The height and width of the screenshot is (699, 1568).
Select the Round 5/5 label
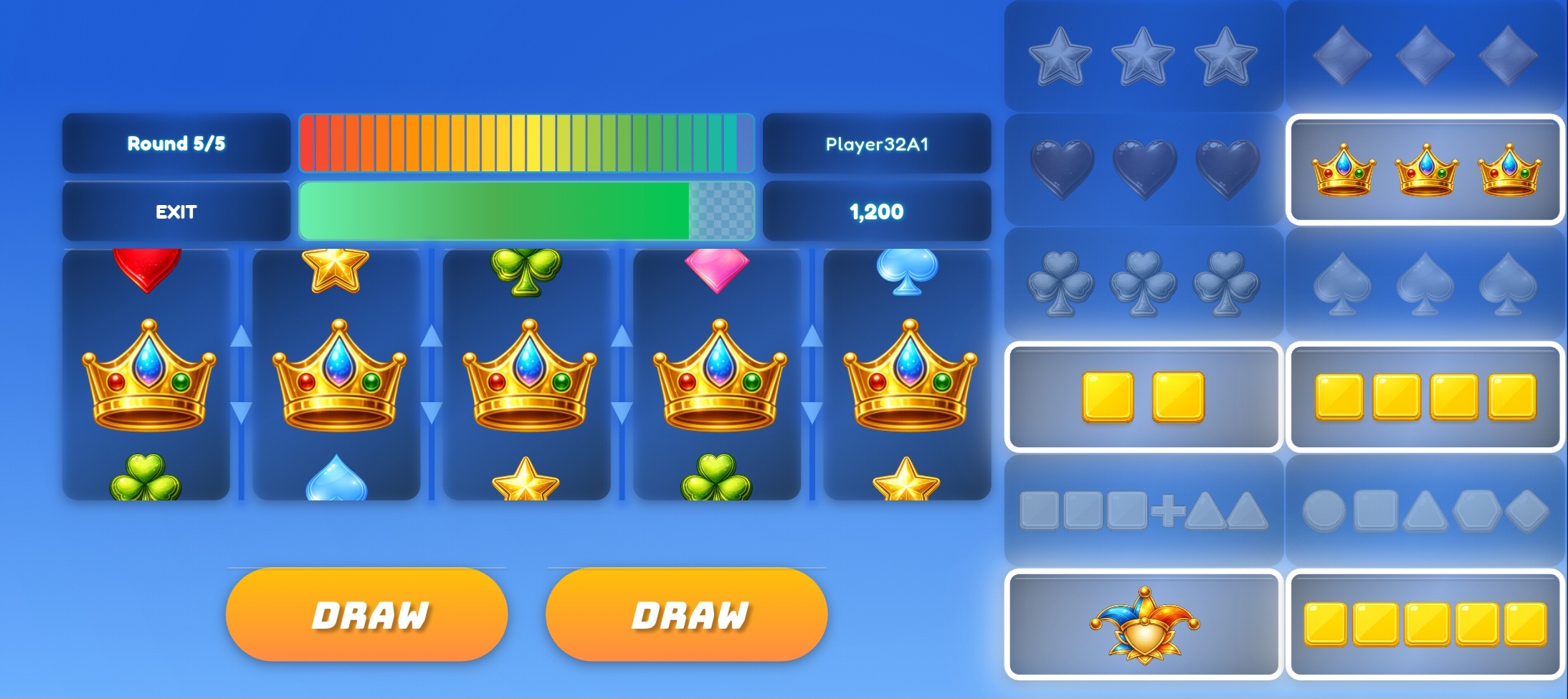176,143
